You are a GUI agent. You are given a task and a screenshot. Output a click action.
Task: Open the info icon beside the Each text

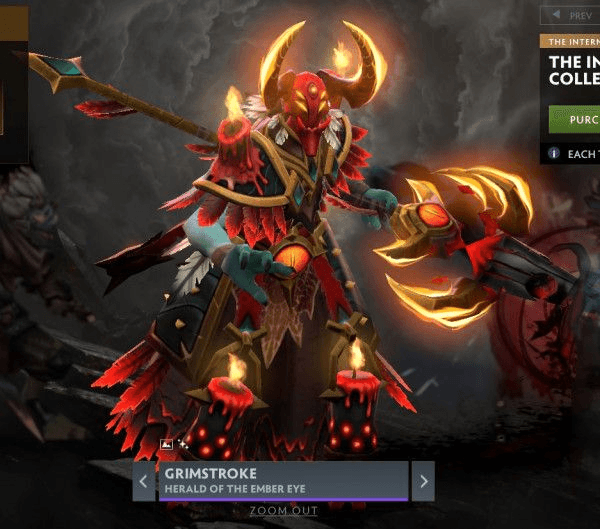(x=553, y=154)
